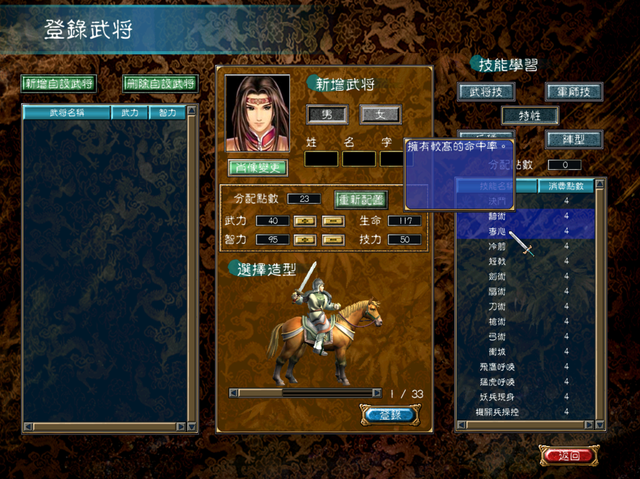This screenshot has width=640, height=479.
Task: Open the 軍師技 skill category
Action: click(573, 92)
